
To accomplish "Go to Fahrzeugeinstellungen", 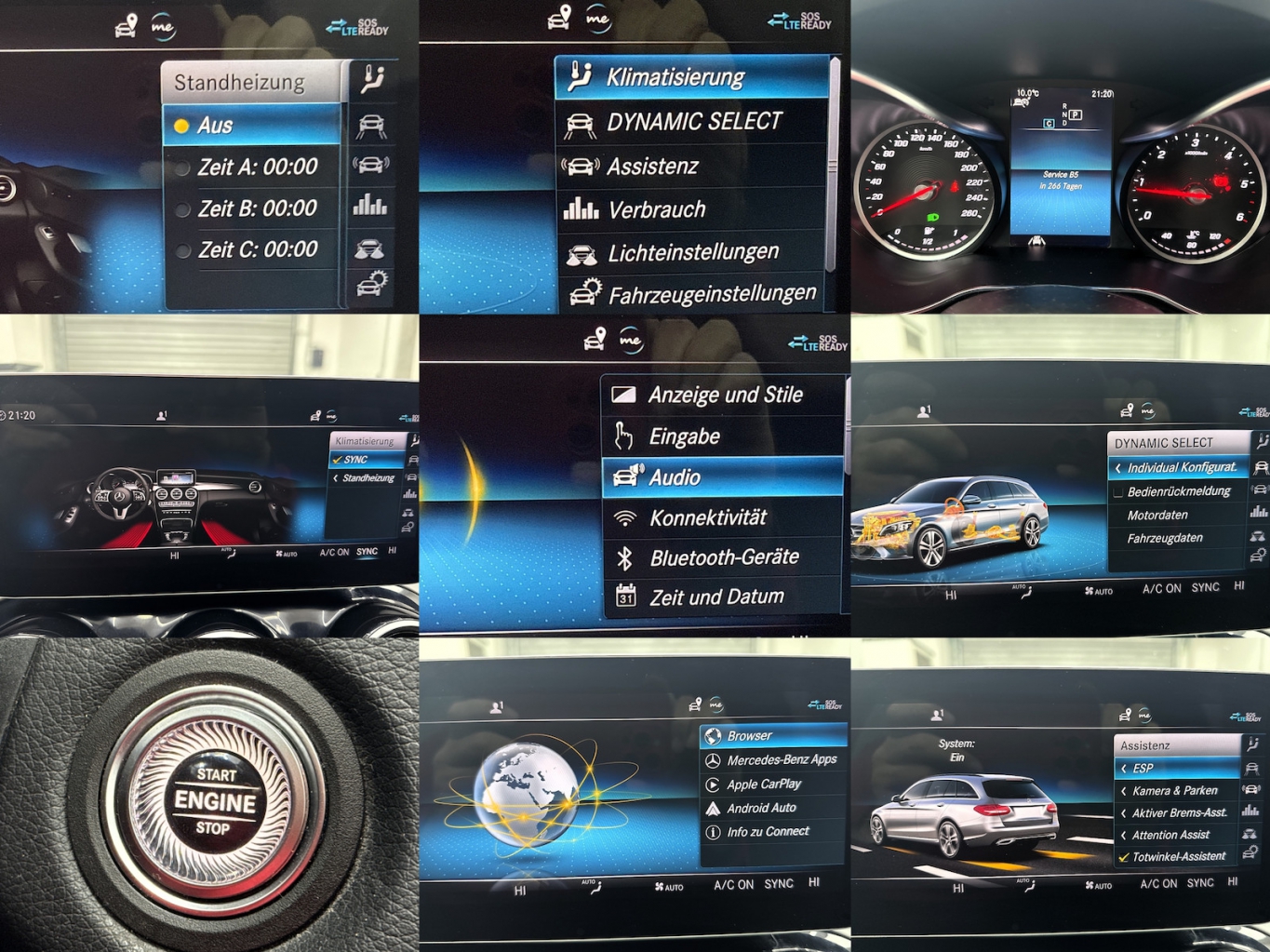I will click(711, 294).
